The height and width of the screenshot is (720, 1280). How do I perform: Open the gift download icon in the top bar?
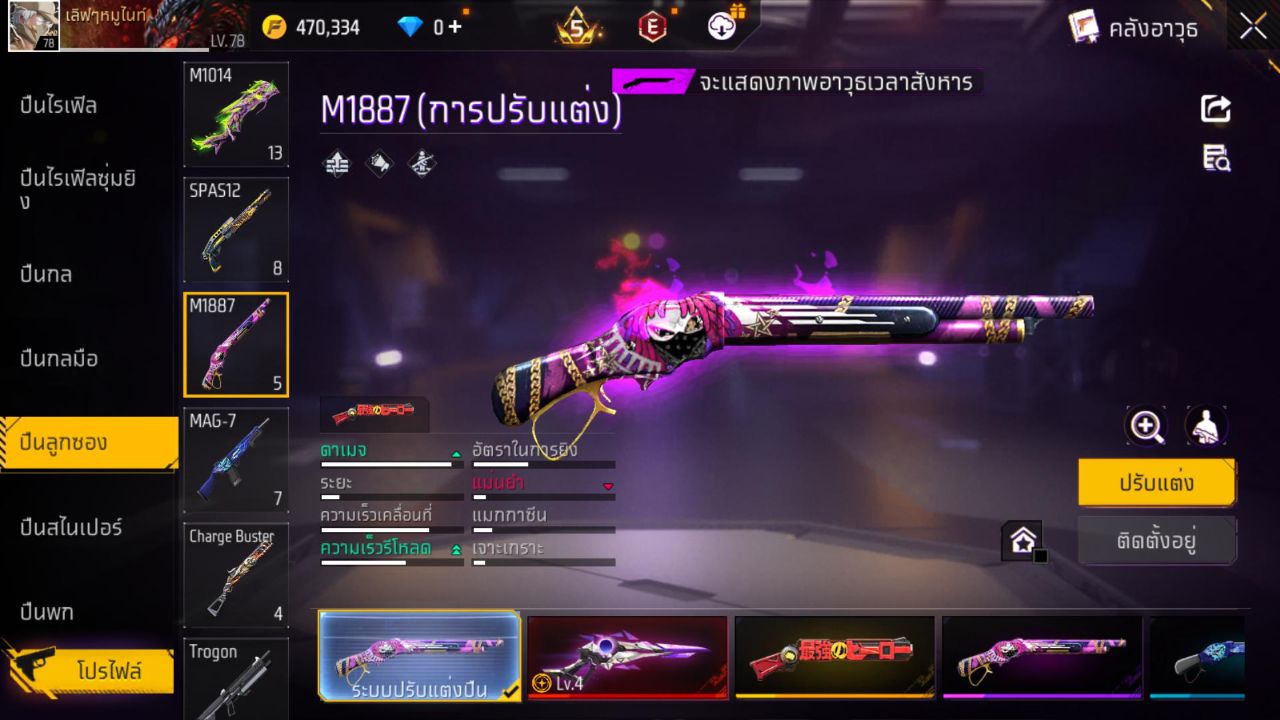pyautogui.click(x=720, y=27)
